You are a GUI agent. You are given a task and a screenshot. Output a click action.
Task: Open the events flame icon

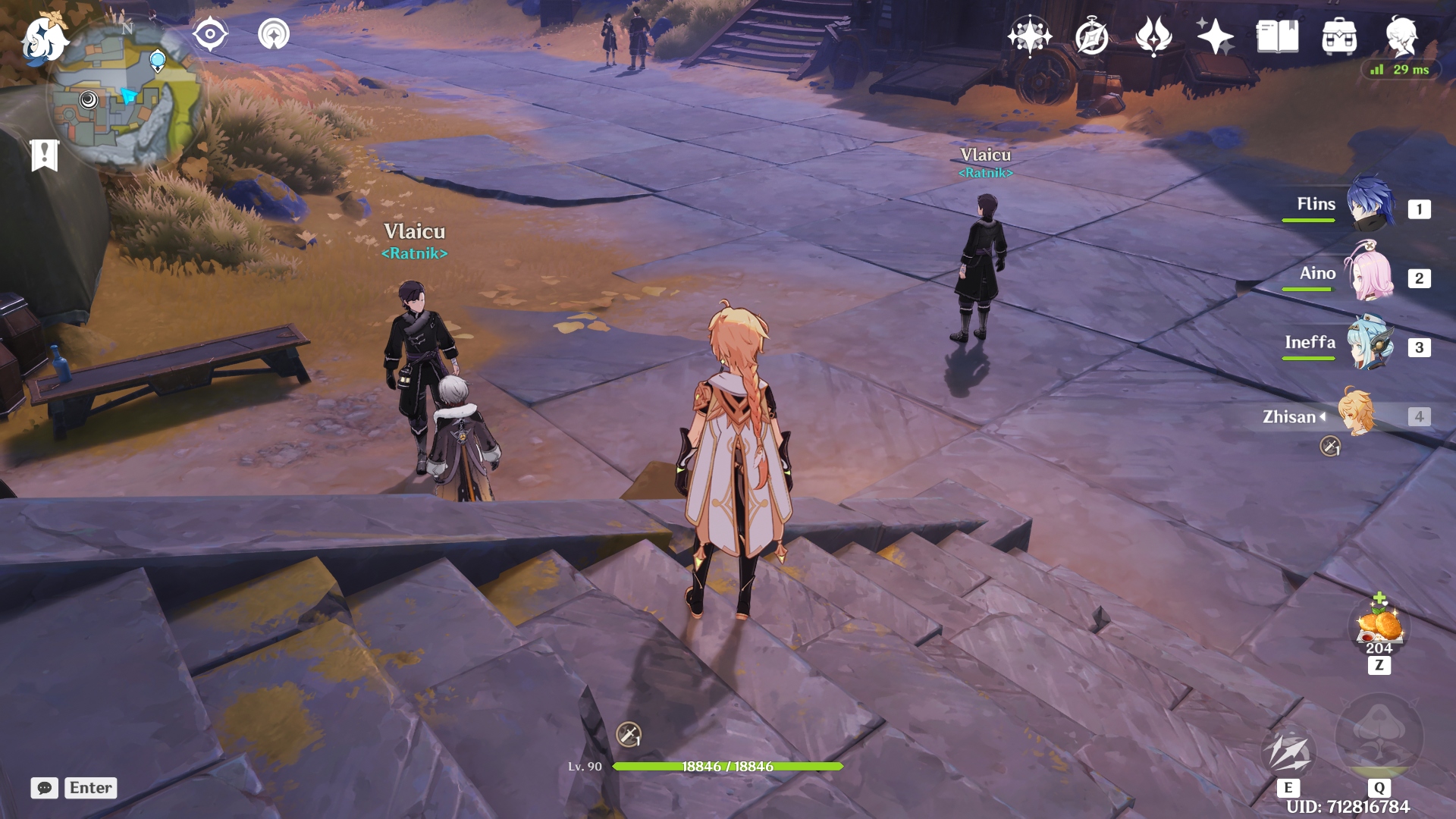tap(1153, 36)
